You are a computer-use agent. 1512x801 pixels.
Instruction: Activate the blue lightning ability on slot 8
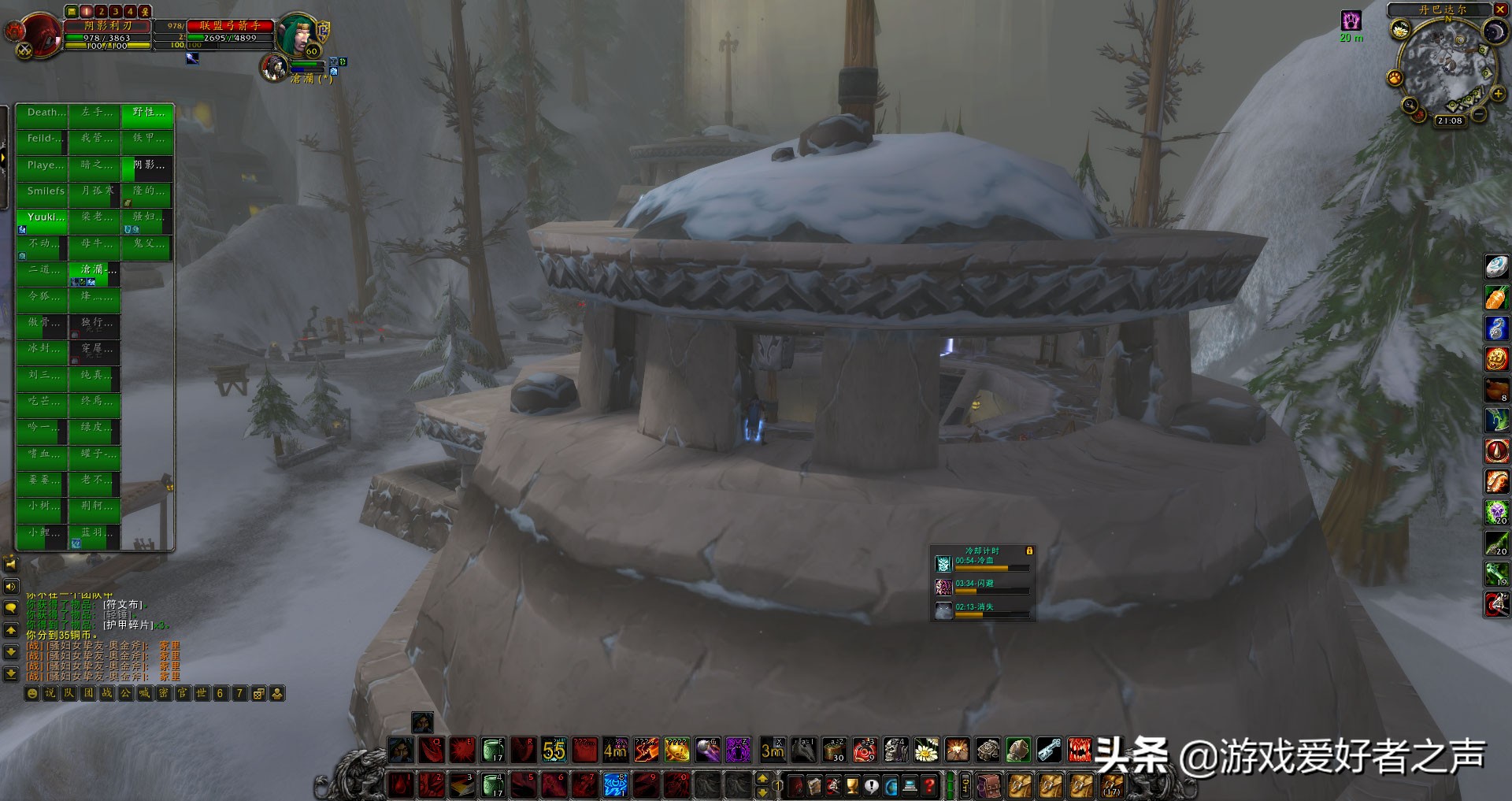(615, 785)
